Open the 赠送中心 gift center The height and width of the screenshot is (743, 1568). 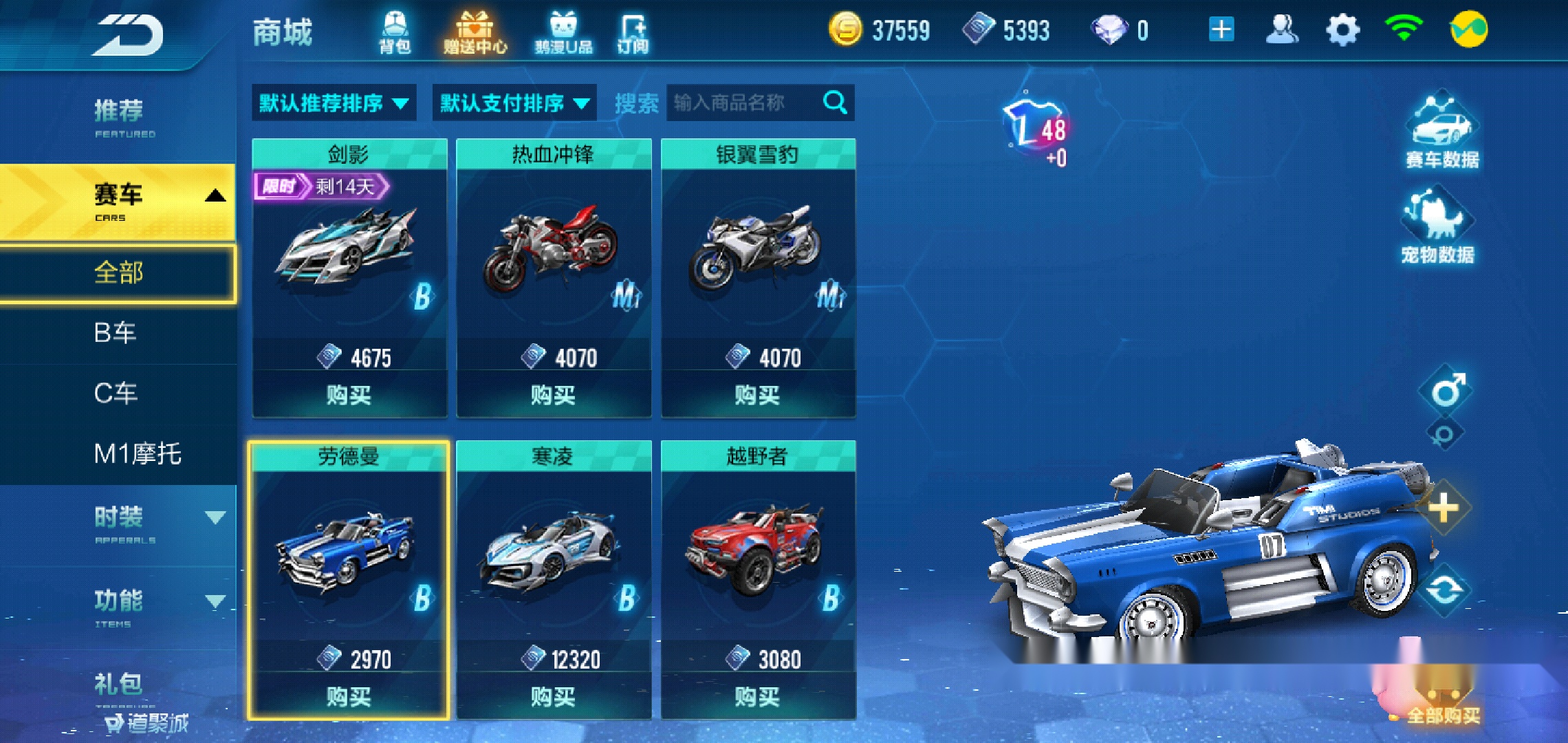pyautogui.click(x=475, y=30)
